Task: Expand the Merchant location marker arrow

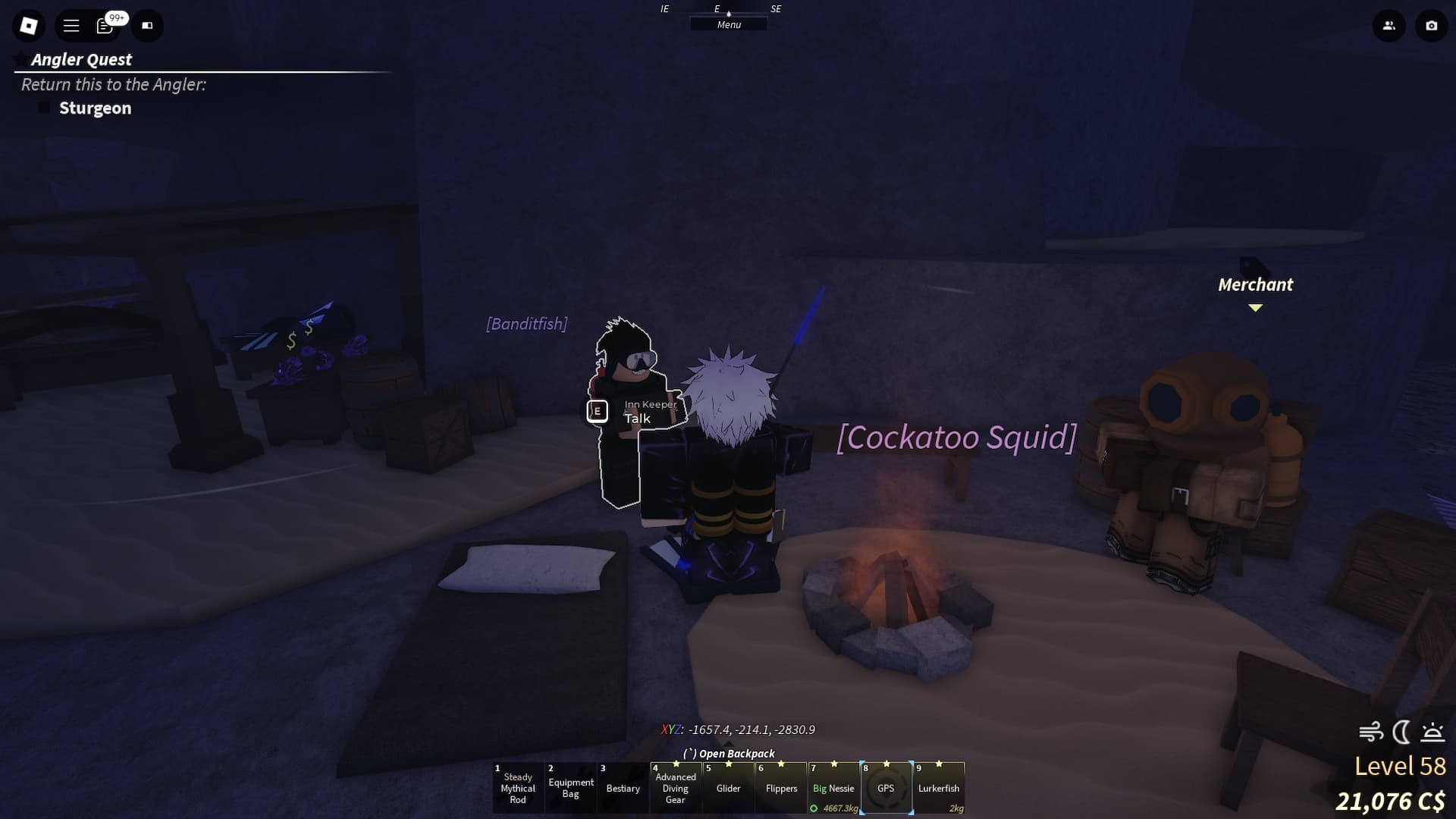Action: tap(1256, 308)
